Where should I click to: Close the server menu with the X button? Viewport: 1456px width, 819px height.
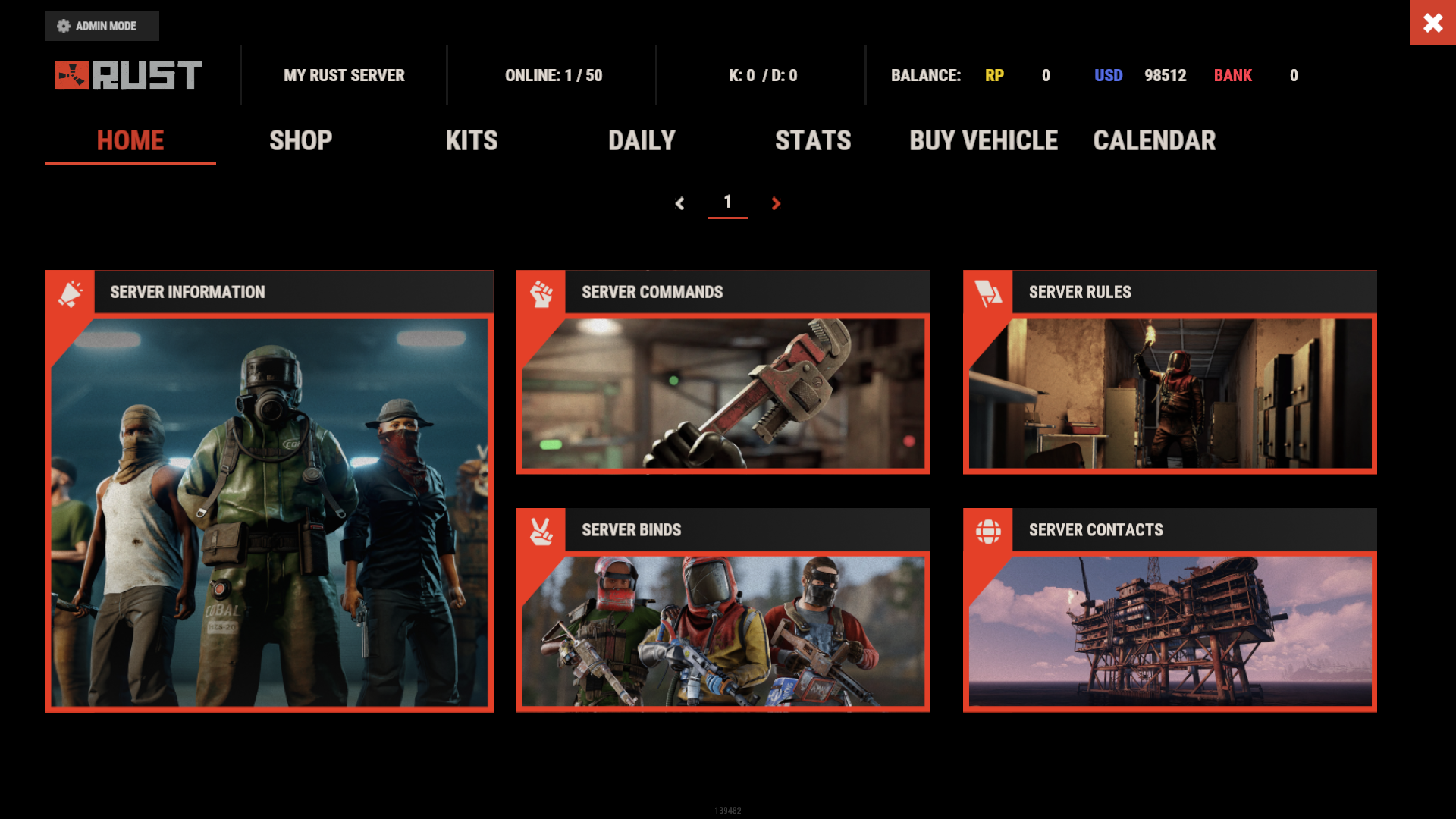(1432, 23)
